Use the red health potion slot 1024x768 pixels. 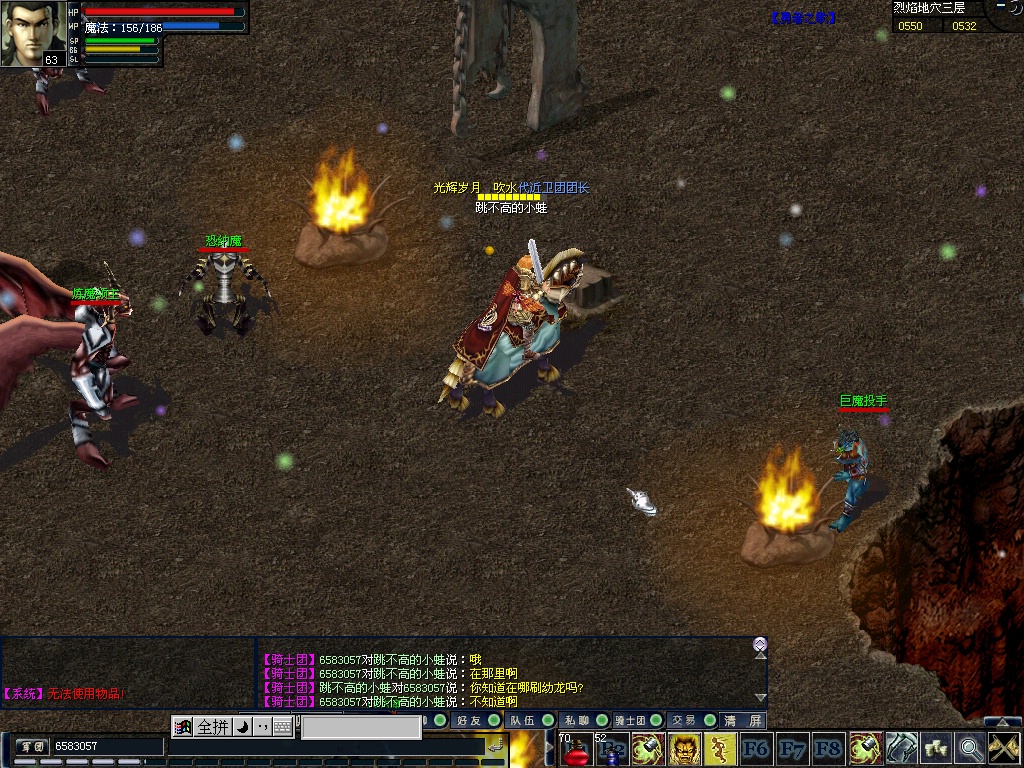click(574, 749)
